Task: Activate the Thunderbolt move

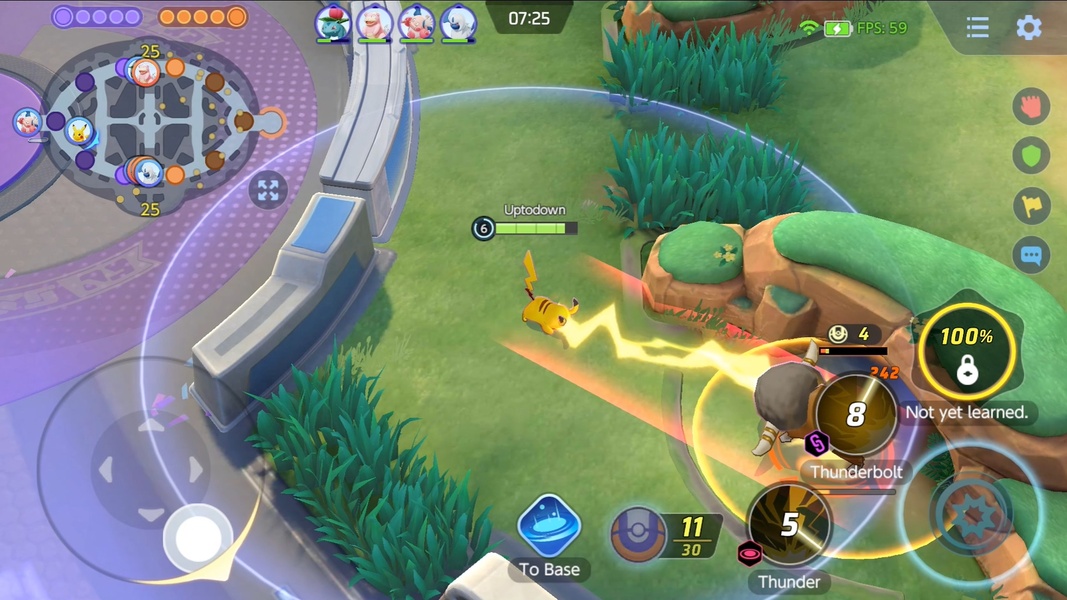Action: pos(856,415)
